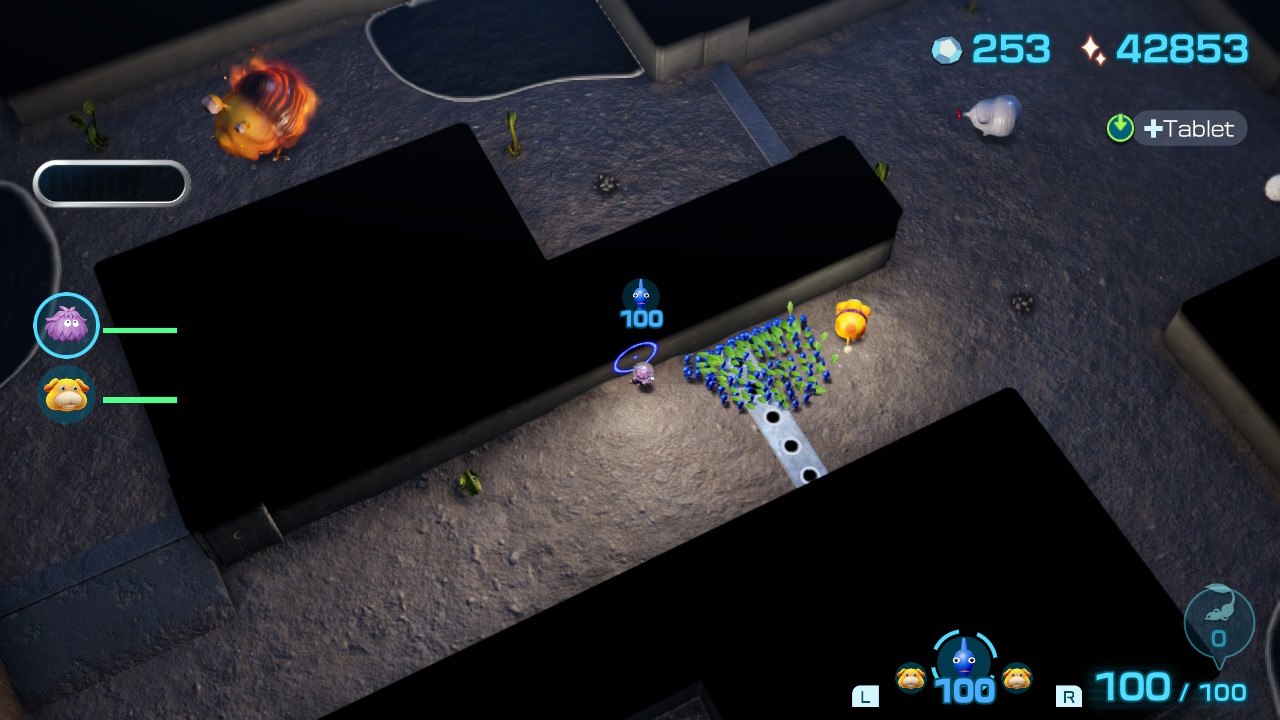Viewport: 1280px width, 720px height.
Task: Choose the selected Blue Pikmin squad icon
Action: (964, 660)
